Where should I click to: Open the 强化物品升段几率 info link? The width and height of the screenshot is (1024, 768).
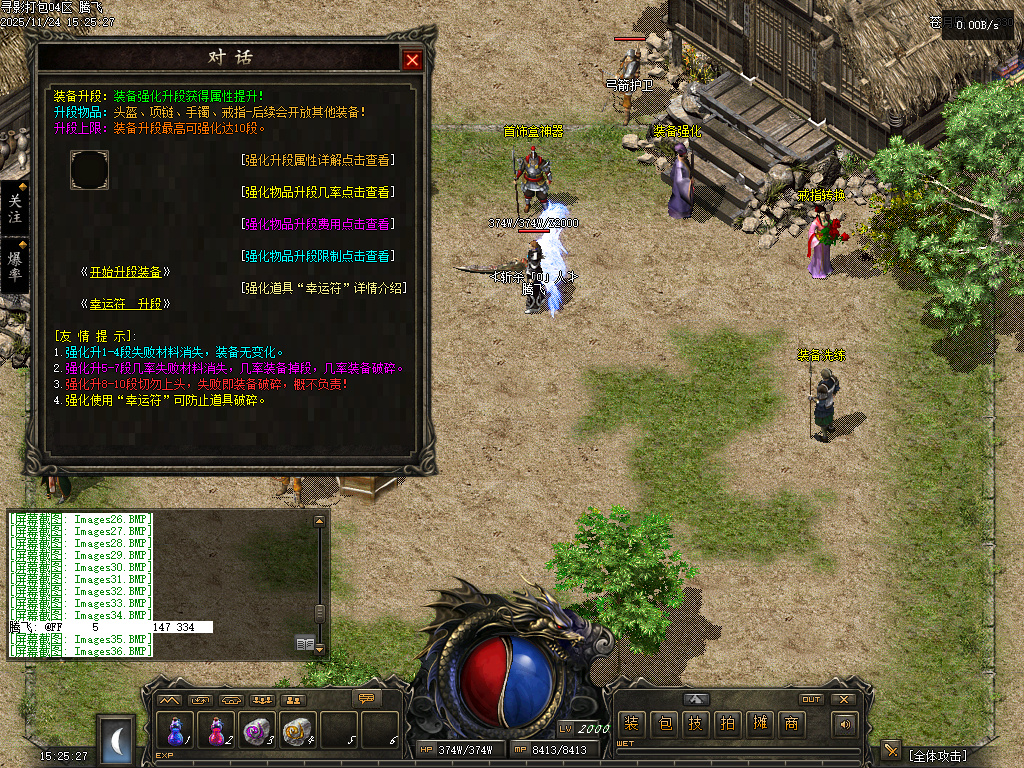coord(318,192)
